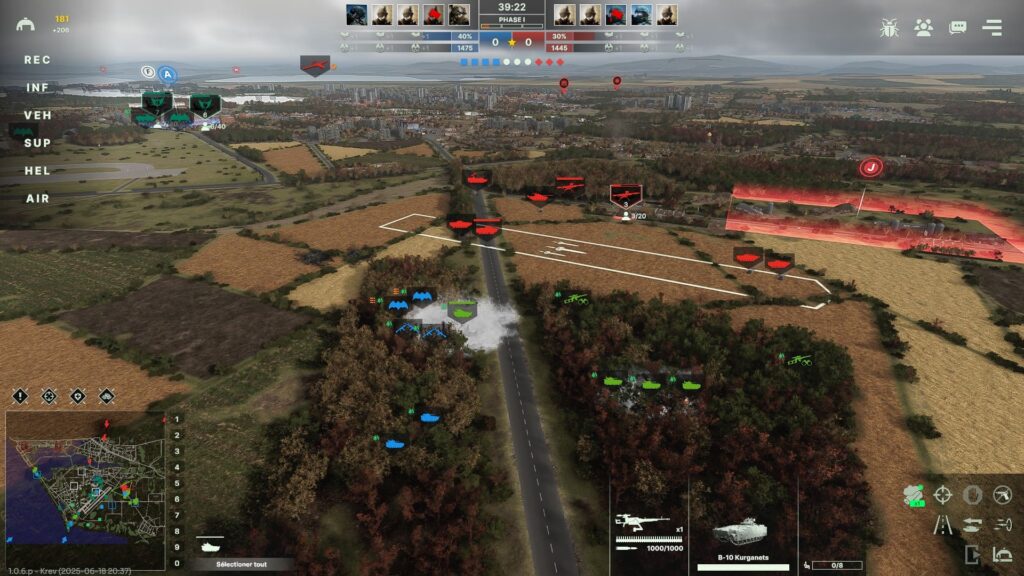
Task: Open the REC unit category
Action: 37,60
